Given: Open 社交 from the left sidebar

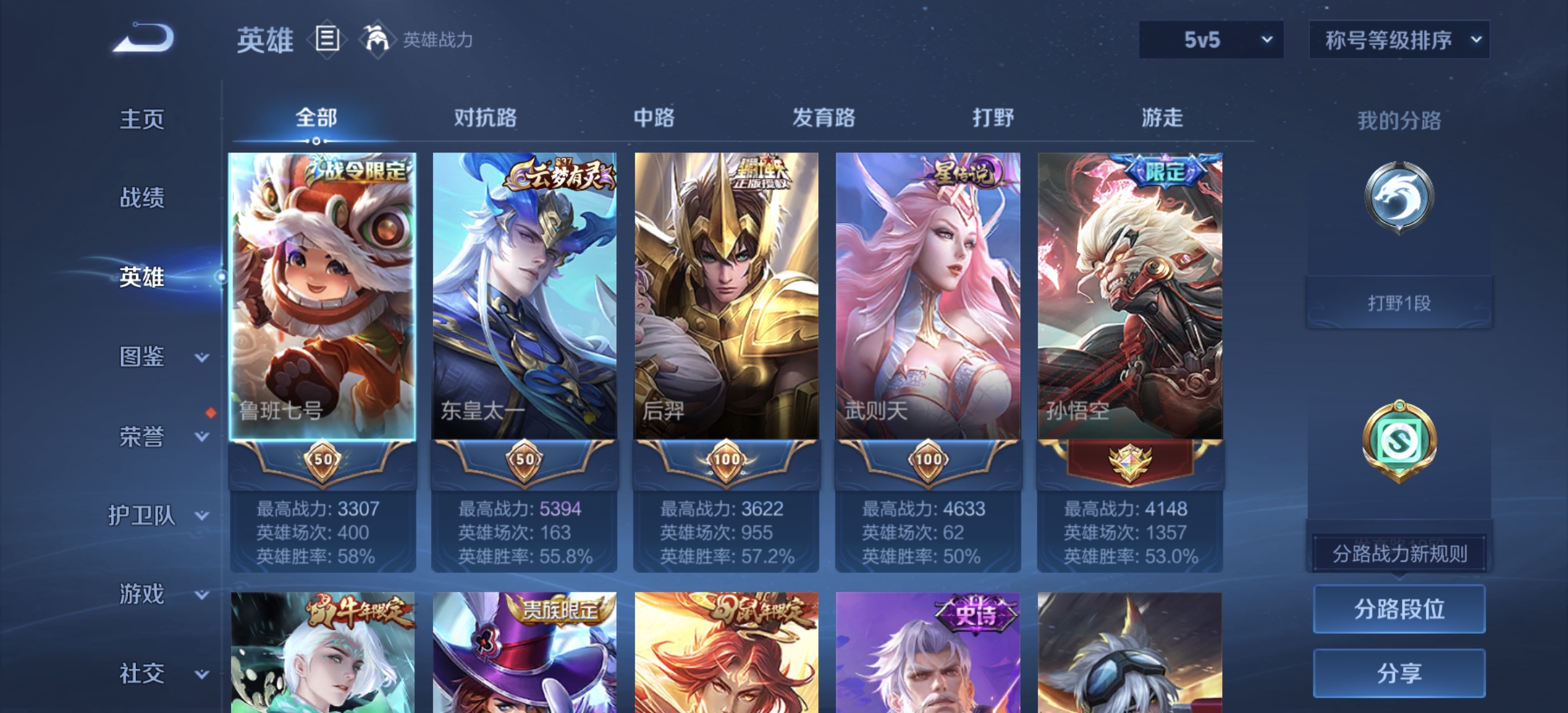Looking at the screenshot, I should (x=142, y=672).
